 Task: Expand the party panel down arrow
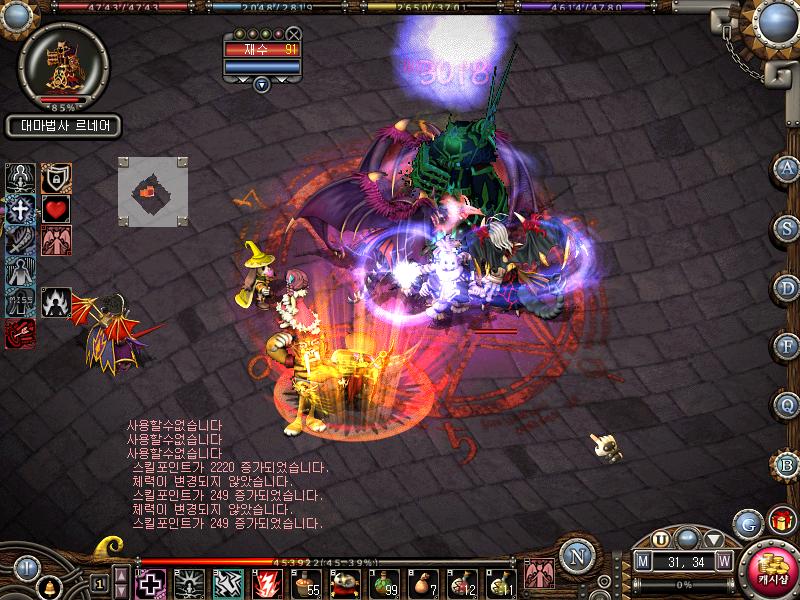262,85
